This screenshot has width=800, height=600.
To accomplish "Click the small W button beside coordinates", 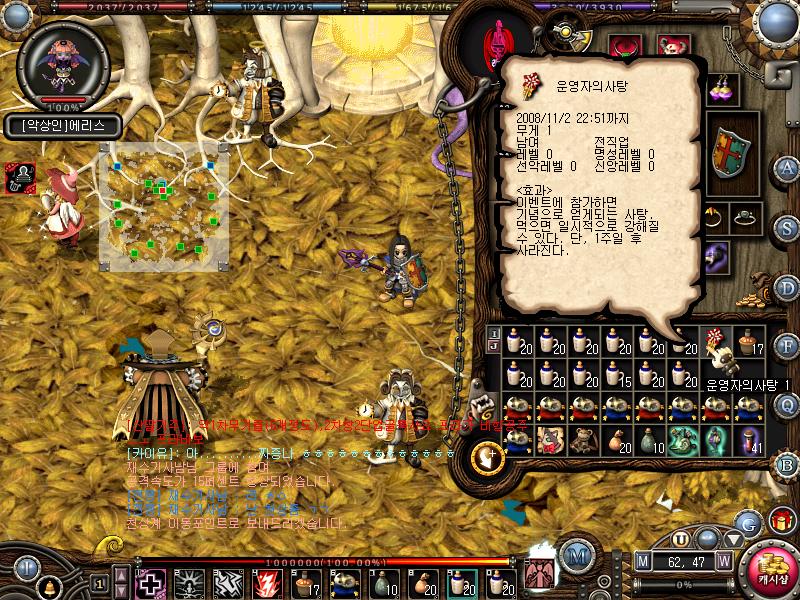I will [x=724, y=561].
